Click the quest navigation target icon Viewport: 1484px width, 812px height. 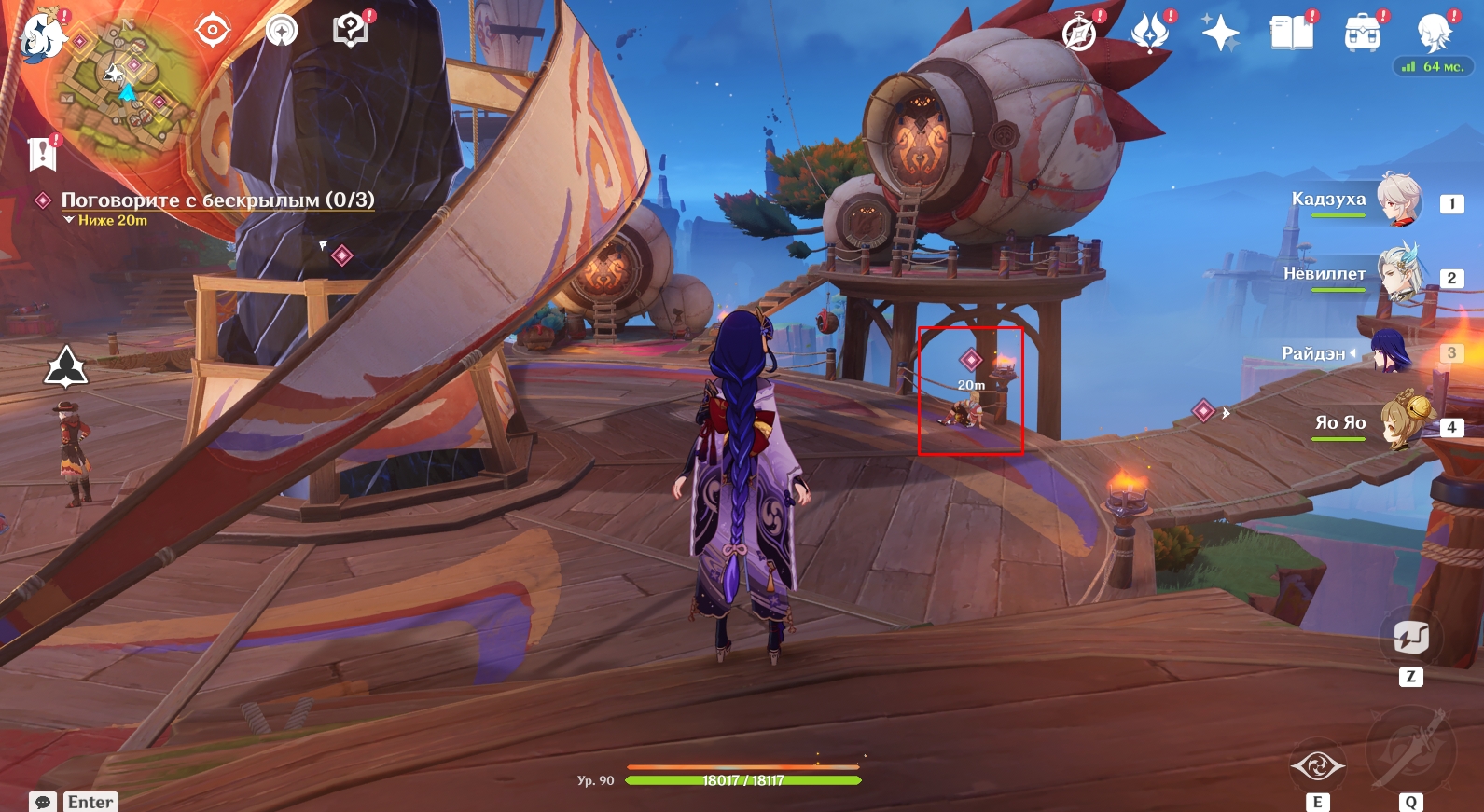click(213, 31)
